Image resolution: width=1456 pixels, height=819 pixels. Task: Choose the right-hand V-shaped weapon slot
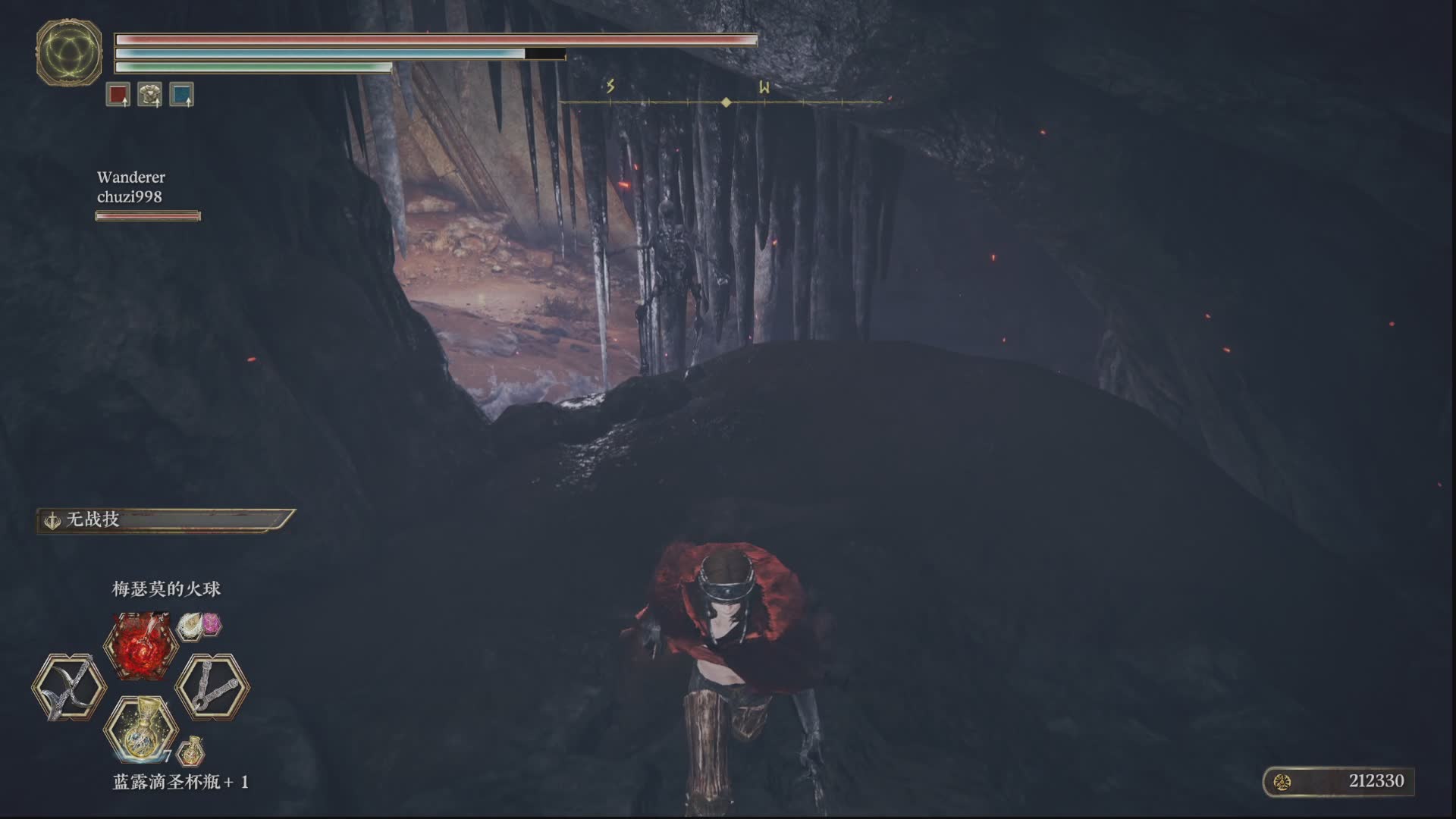click(x=212, y=687)
